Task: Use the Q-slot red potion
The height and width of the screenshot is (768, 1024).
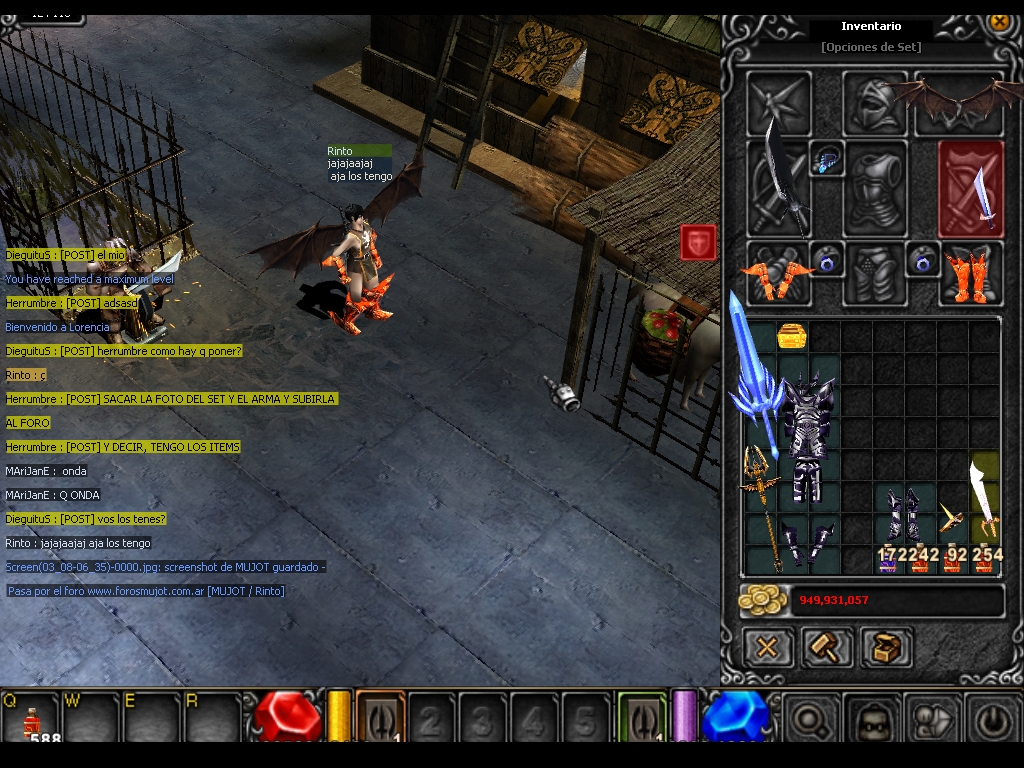Action: point(32,718)
